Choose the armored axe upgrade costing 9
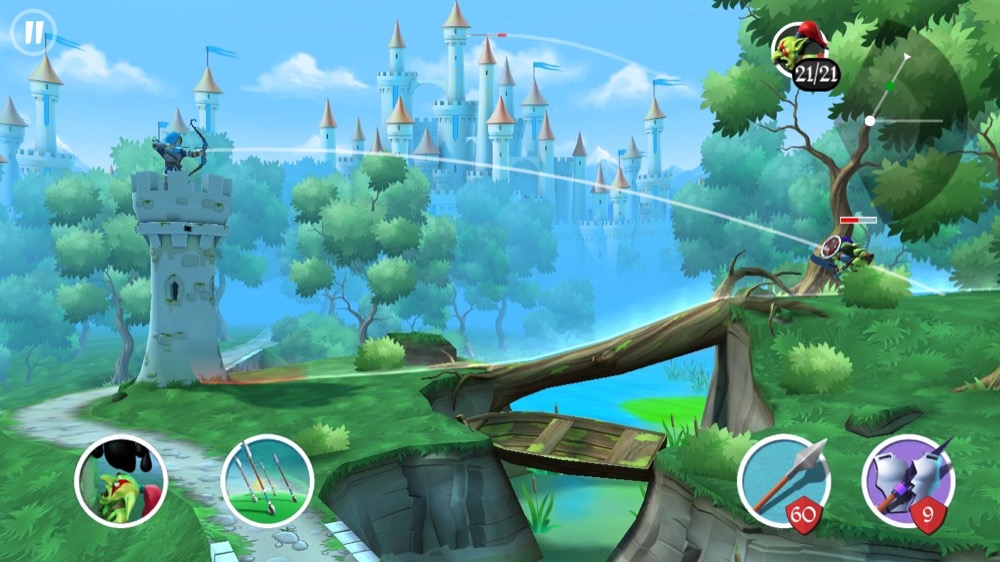This screenshot has width=1000, height=562. 907,481
